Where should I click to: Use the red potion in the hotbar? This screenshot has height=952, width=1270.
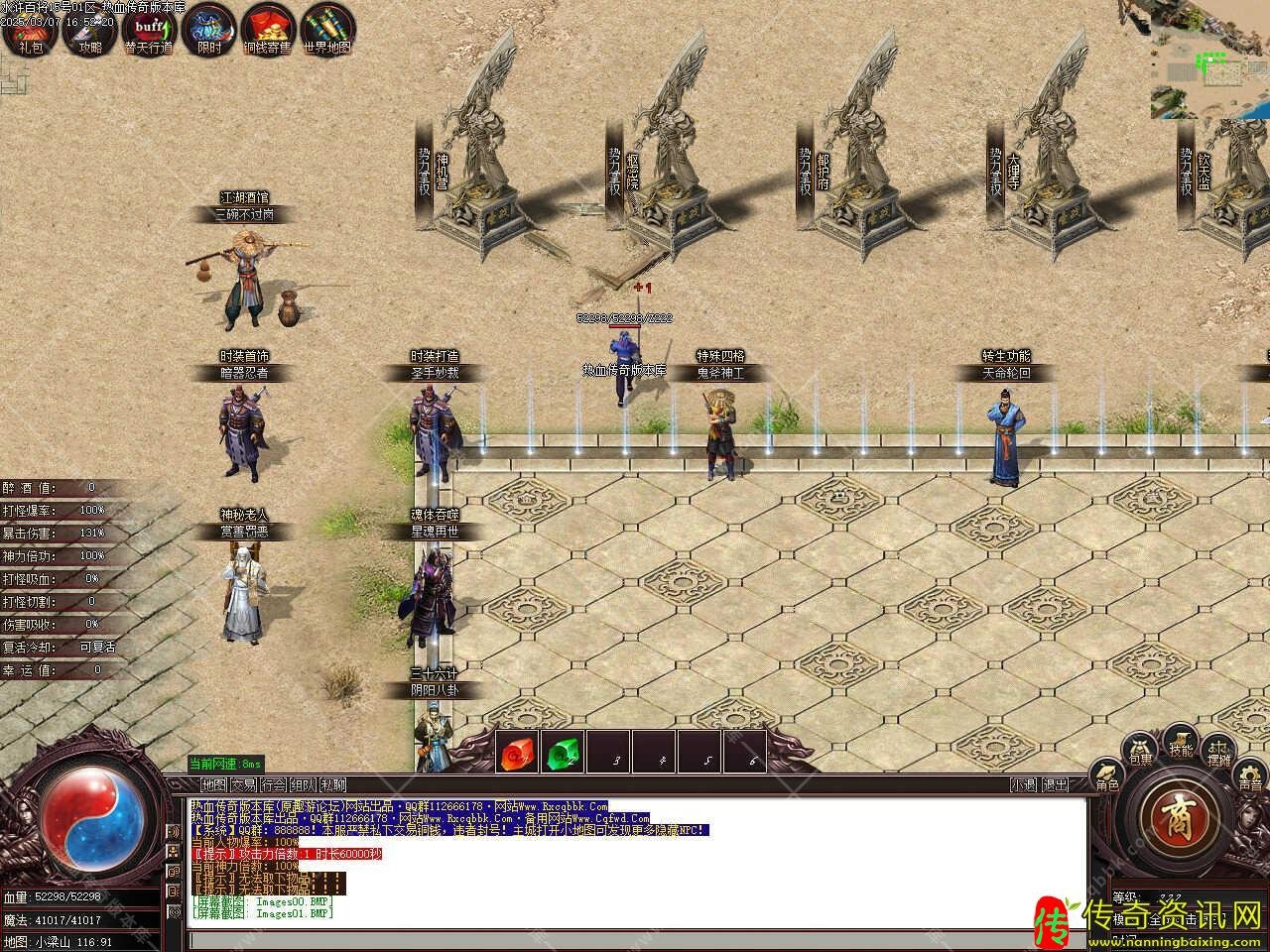[x=517, y=754]
